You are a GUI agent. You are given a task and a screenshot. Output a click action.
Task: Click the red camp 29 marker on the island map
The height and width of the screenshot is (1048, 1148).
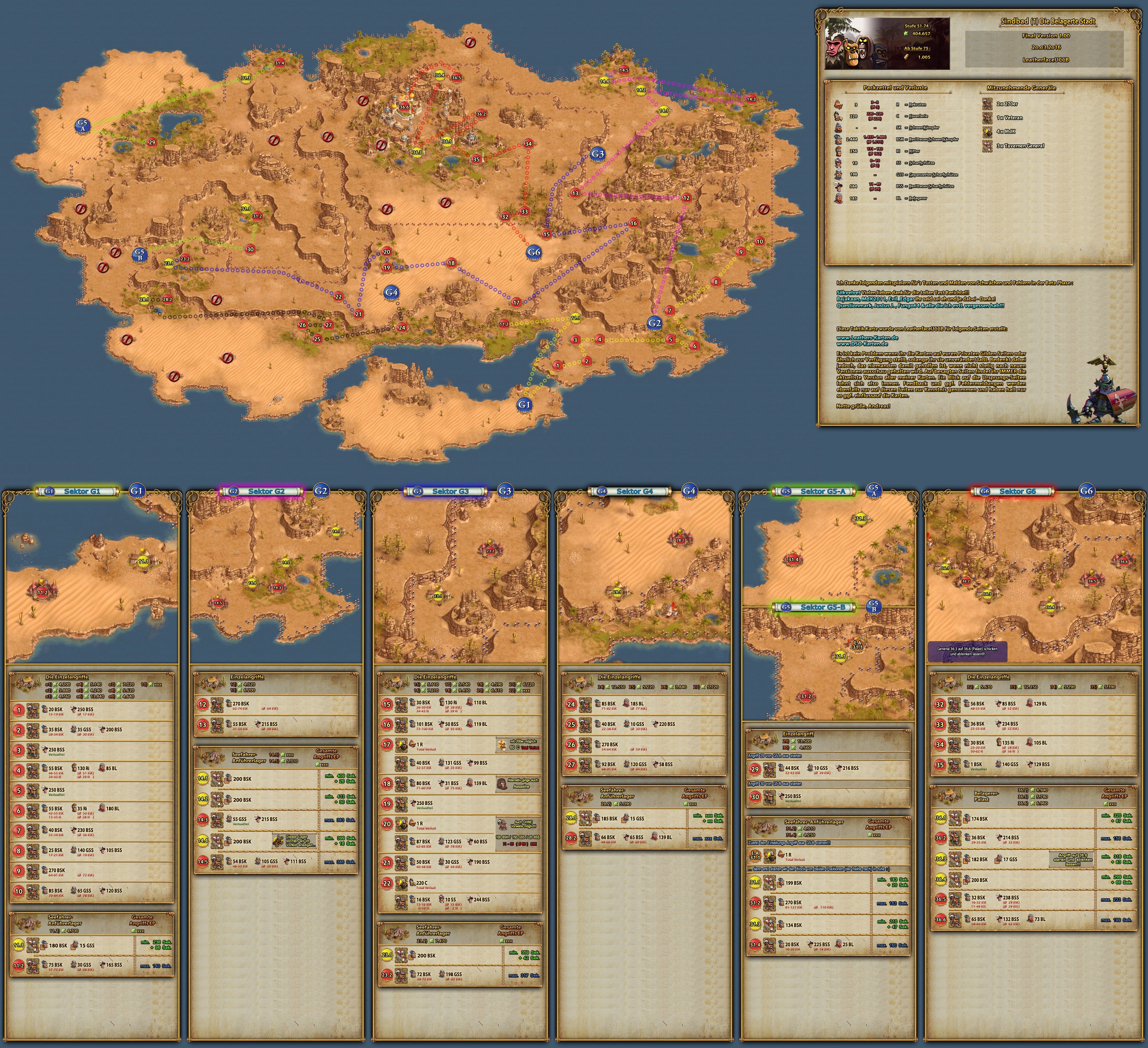point(151,142)
